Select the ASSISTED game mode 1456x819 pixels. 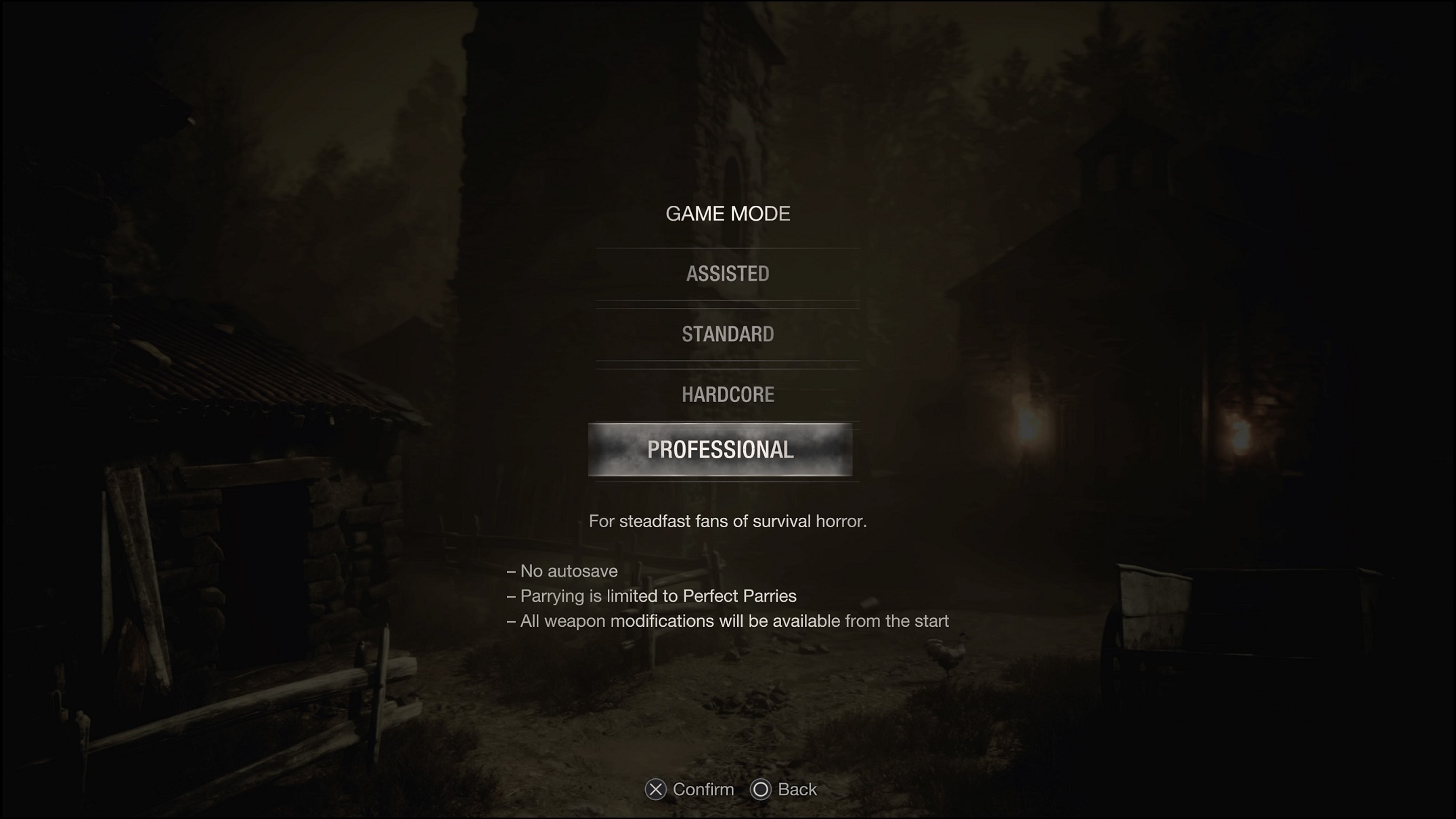click(727, 273)
